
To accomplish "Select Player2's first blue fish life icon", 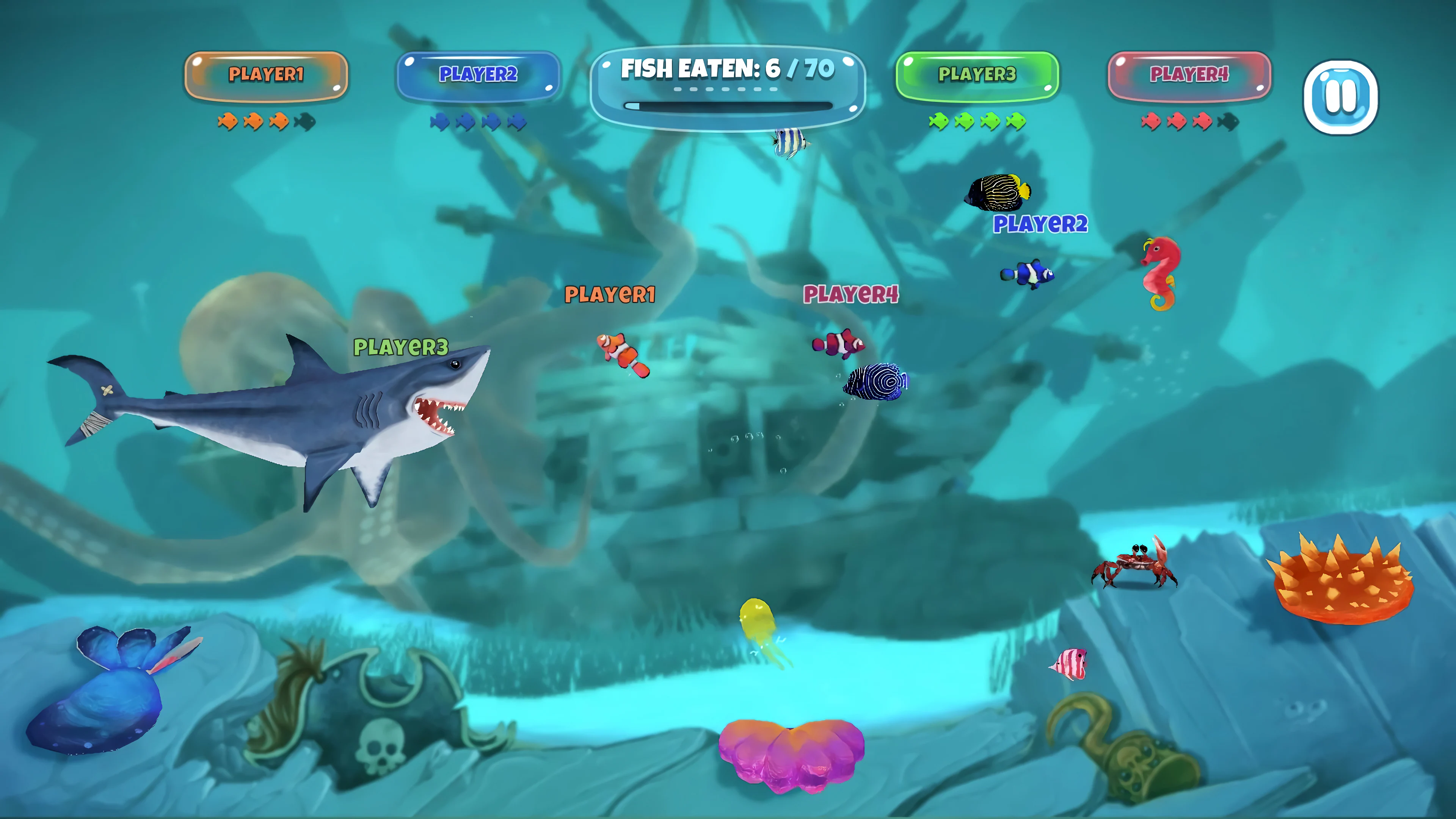I will tap(440, 121).
